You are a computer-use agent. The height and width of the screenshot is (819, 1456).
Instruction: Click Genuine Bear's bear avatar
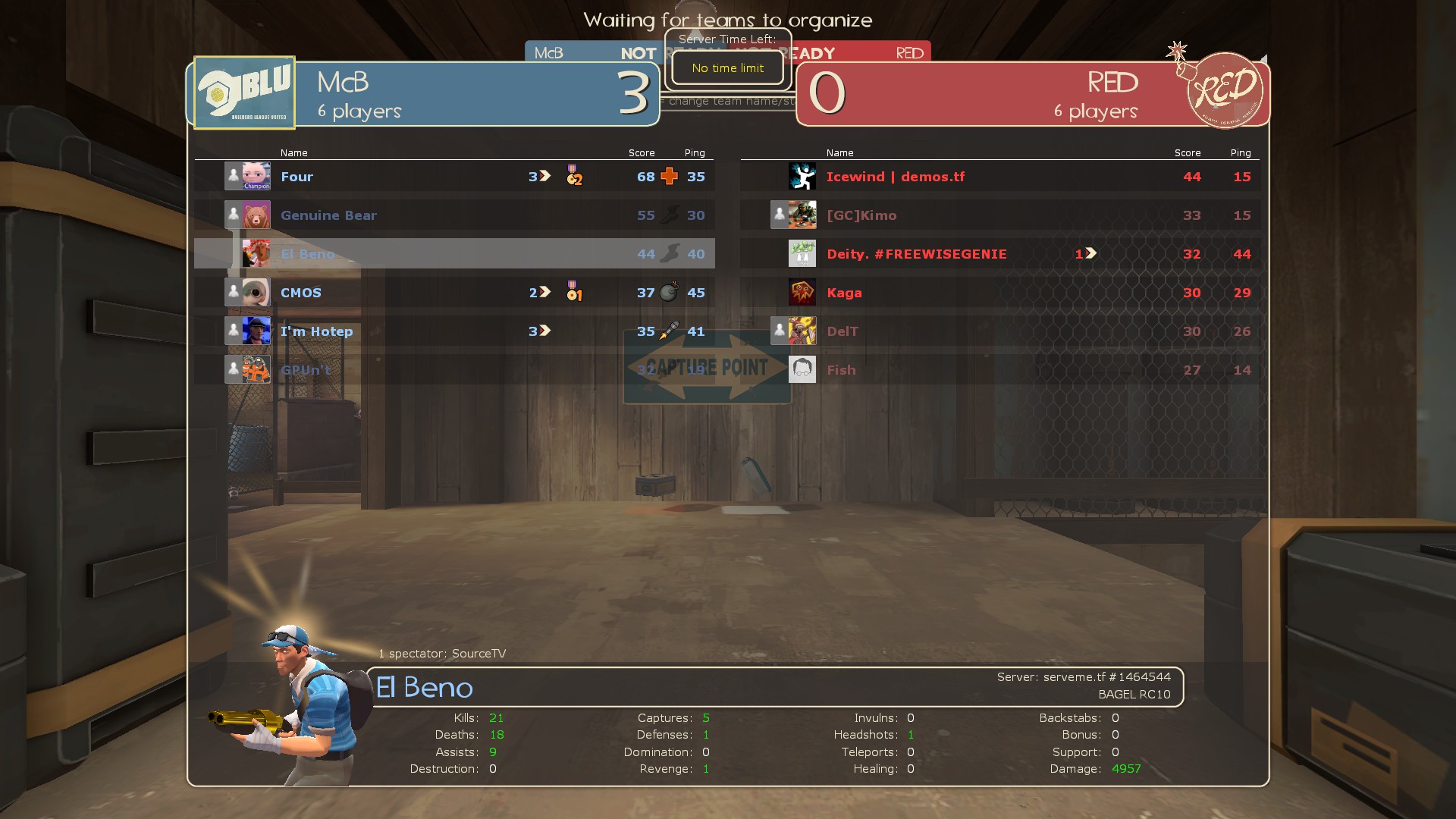point(256,215)
